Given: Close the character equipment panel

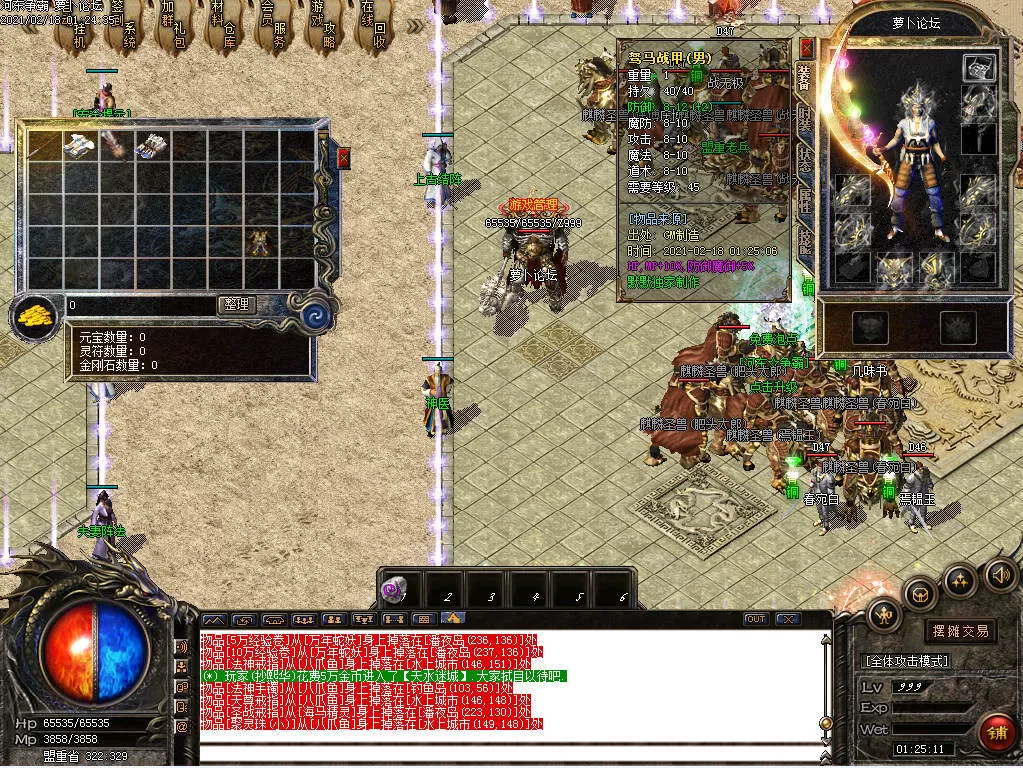Looking at the screenshot, I should (807, 48).
